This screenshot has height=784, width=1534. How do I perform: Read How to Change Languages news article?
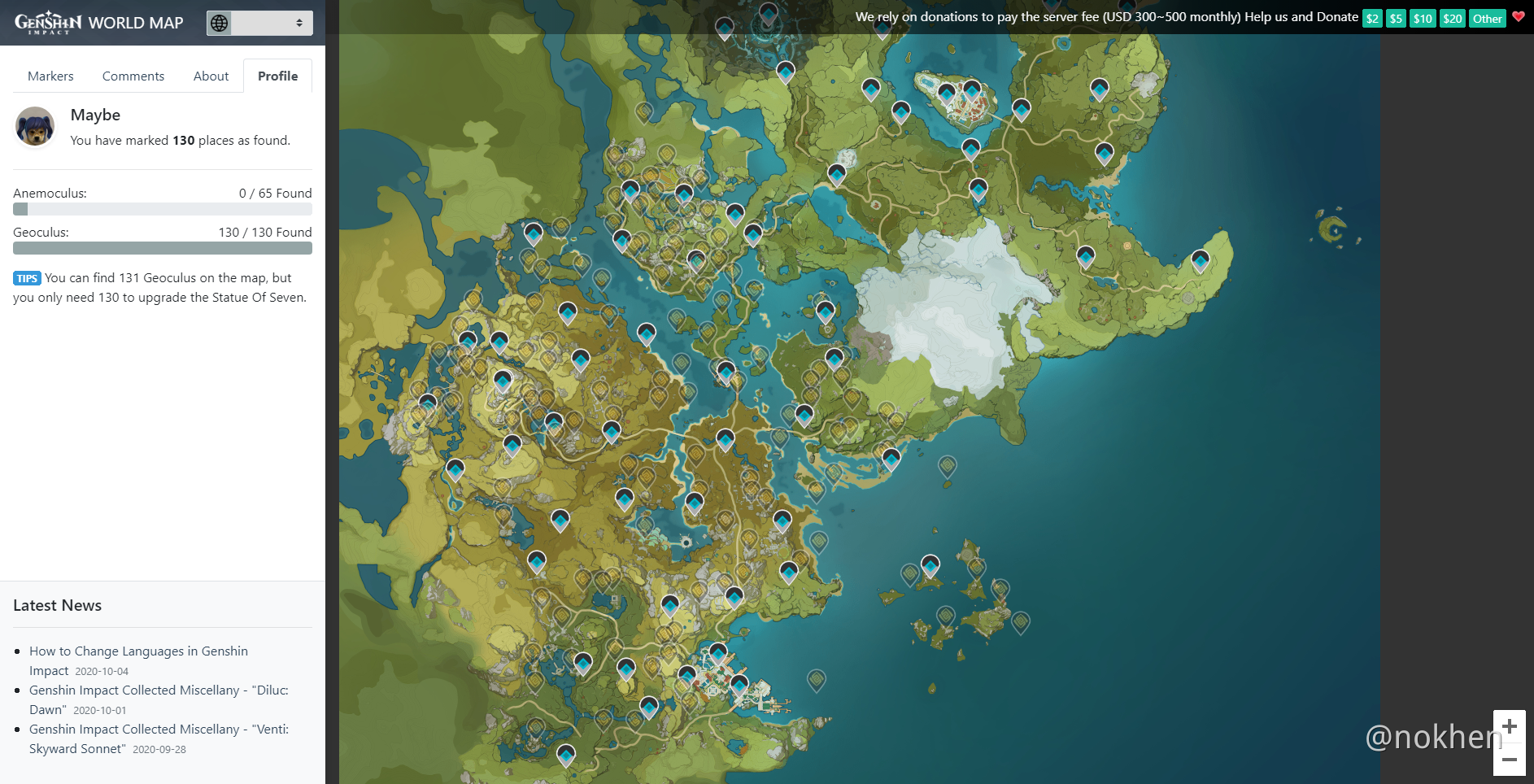click(138, 651)
